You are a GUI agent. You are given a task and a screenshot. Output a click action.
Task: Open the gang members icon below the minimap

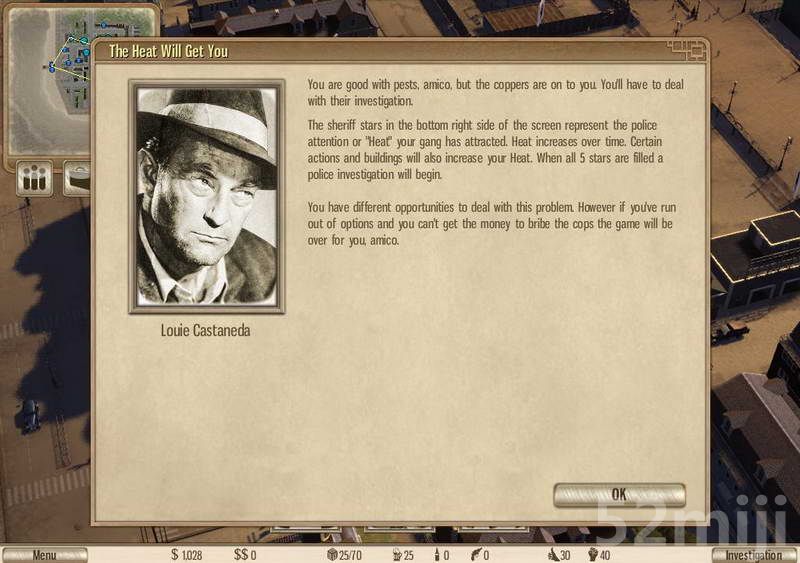coord(35,180)
